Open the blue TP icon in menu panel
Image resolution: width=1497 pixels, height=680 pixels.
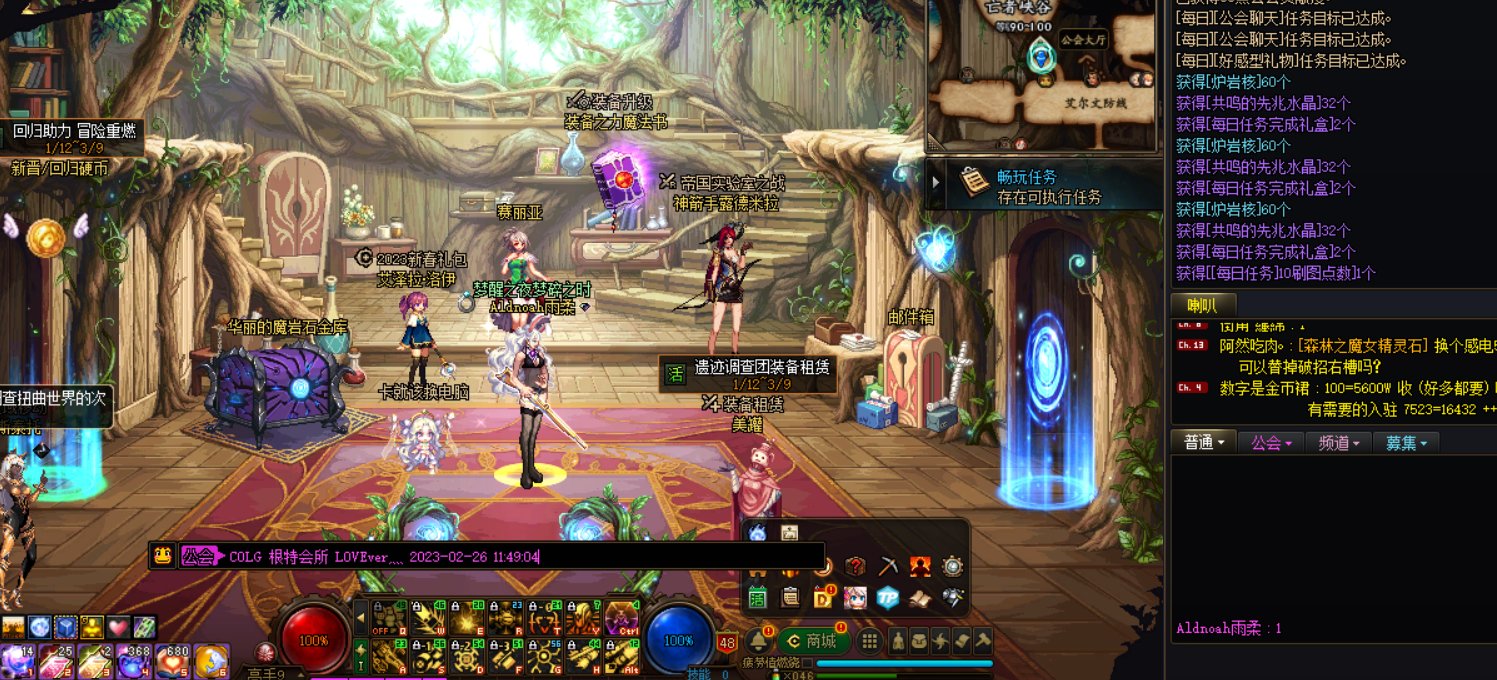(x=888, y=598)
